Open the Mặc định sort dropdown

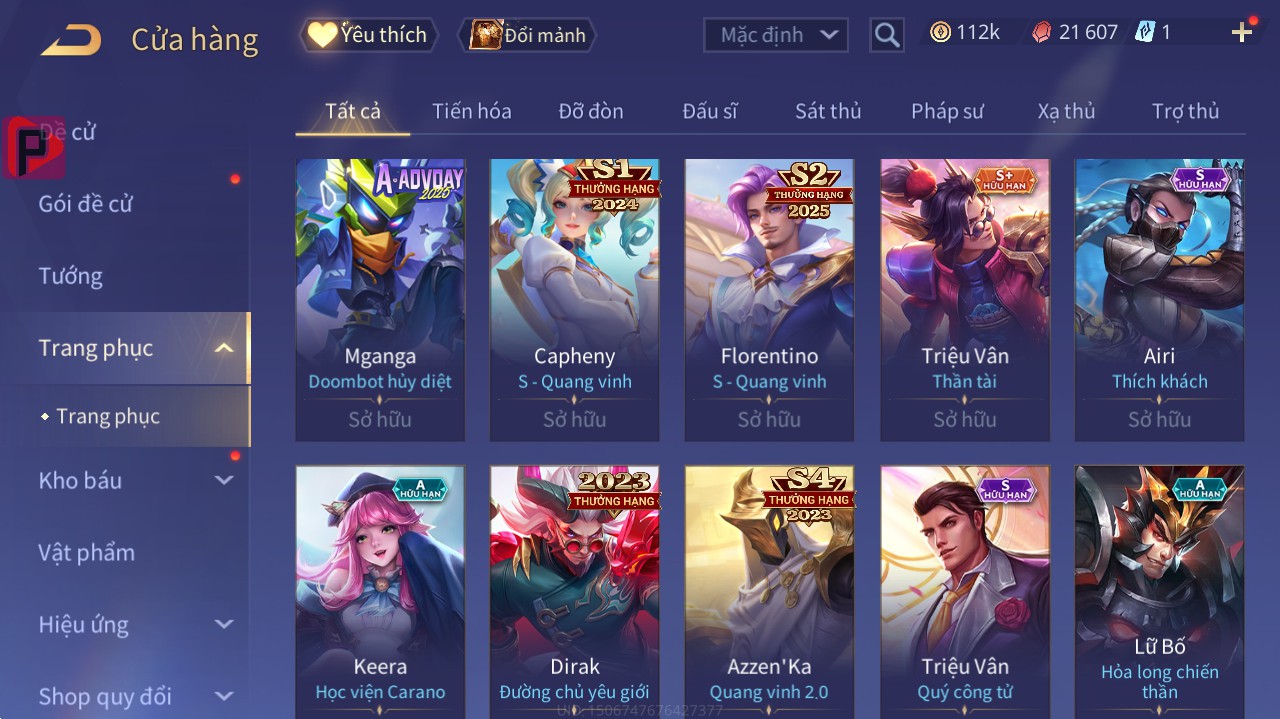776,35
